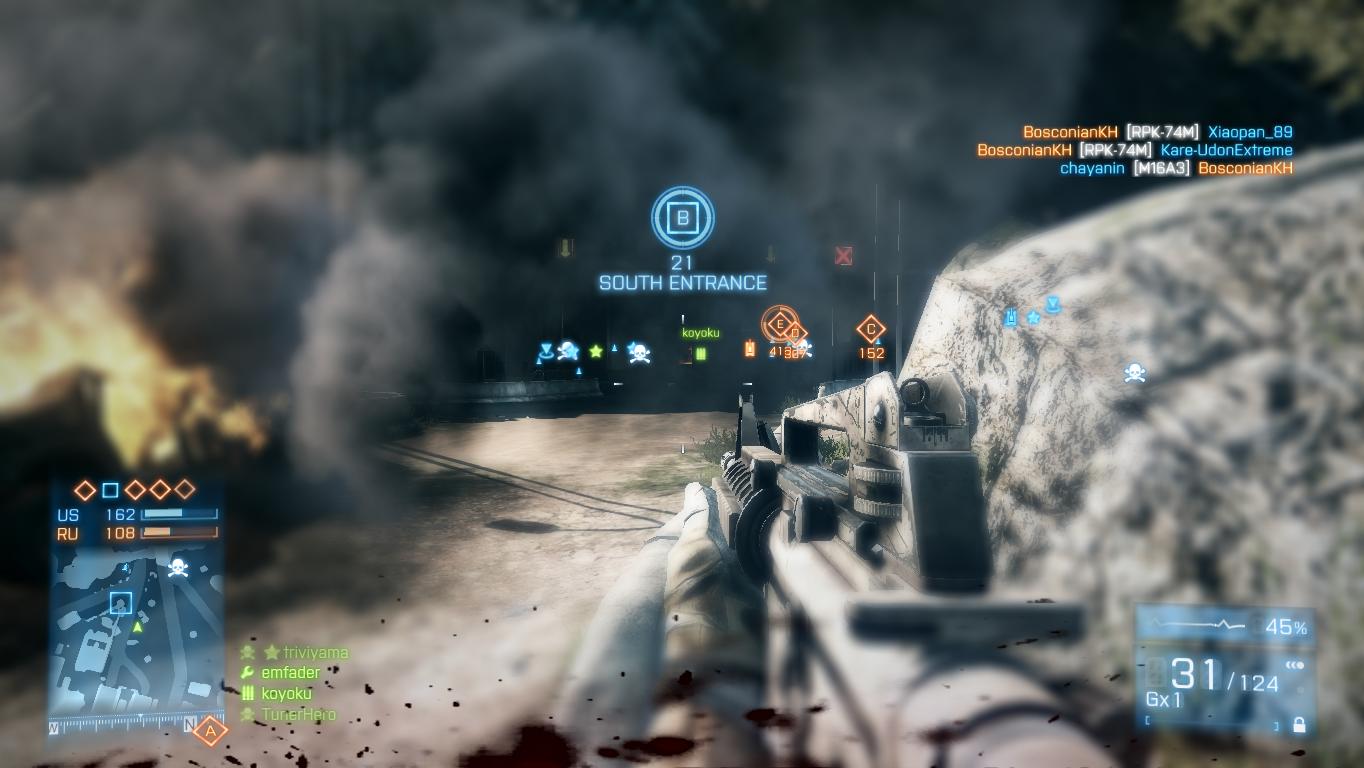Select the player name koyoku in squad list
This screenshot has height=768, width=1364.
click(x=288, y=692)
